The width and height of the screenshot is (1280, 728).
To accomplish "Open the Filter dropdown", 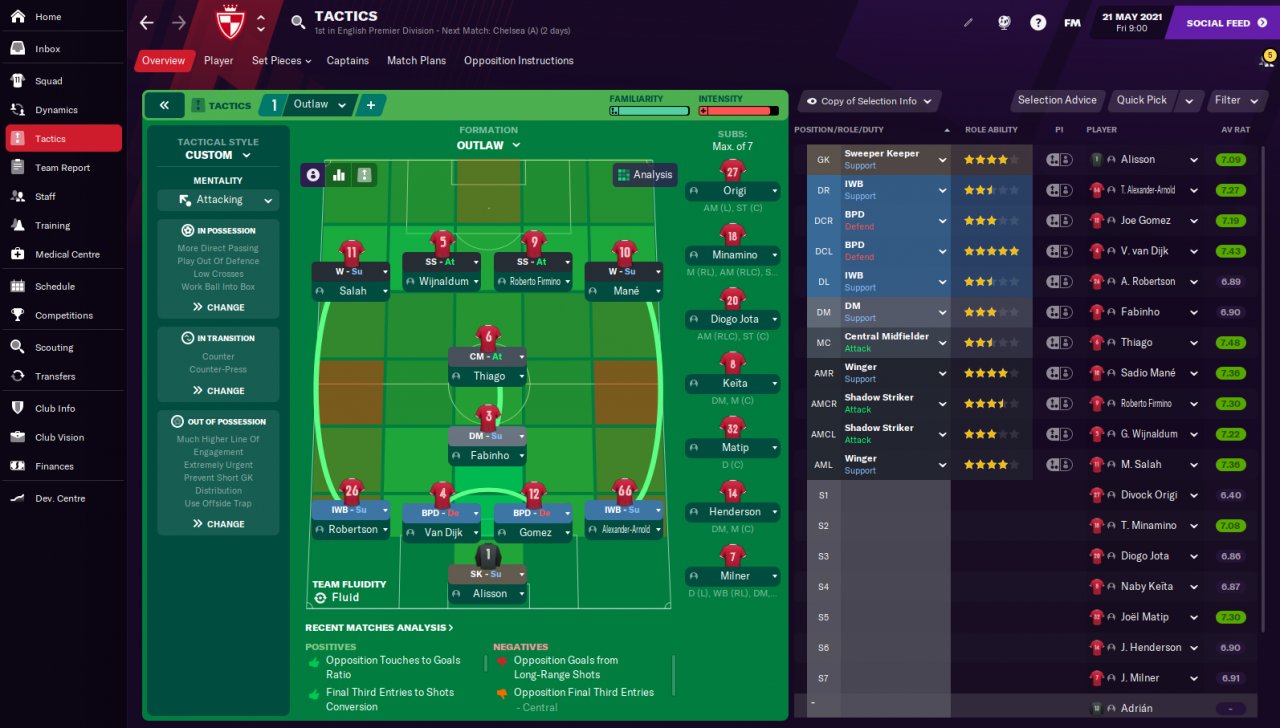I will 1234,100.
